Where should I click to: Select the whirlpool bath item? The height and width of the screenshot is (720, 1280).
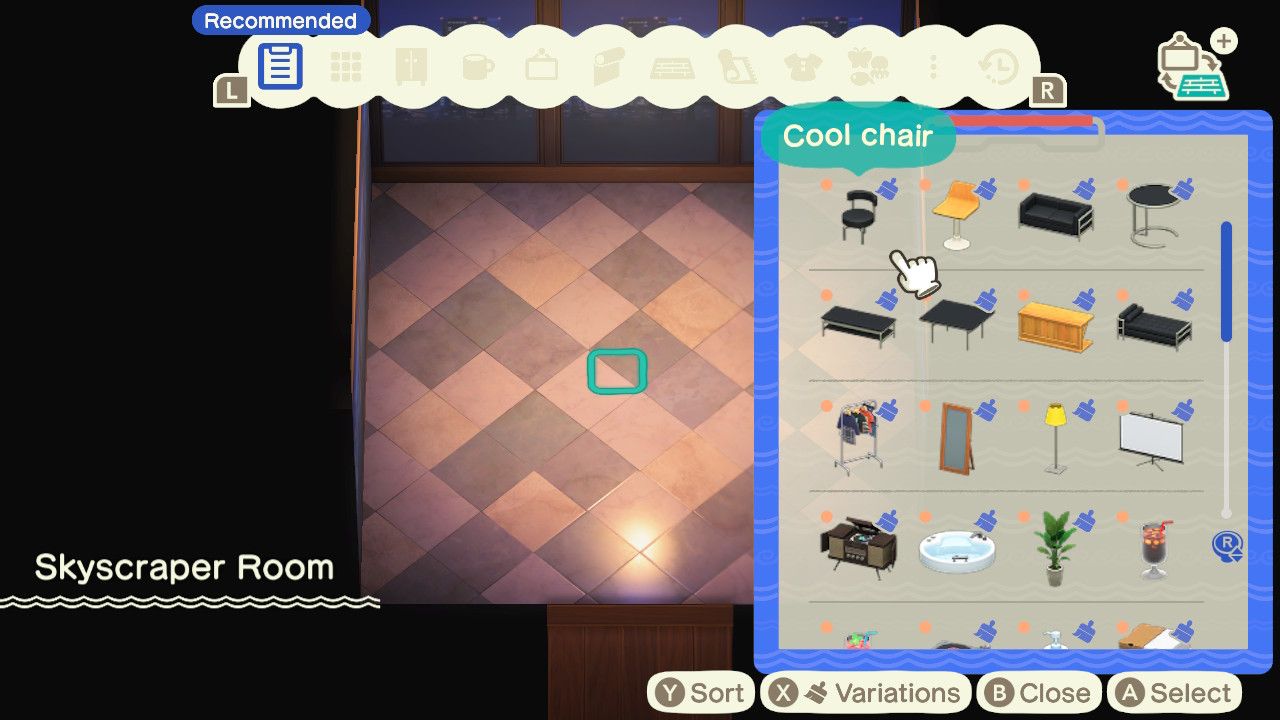point(955,548)
